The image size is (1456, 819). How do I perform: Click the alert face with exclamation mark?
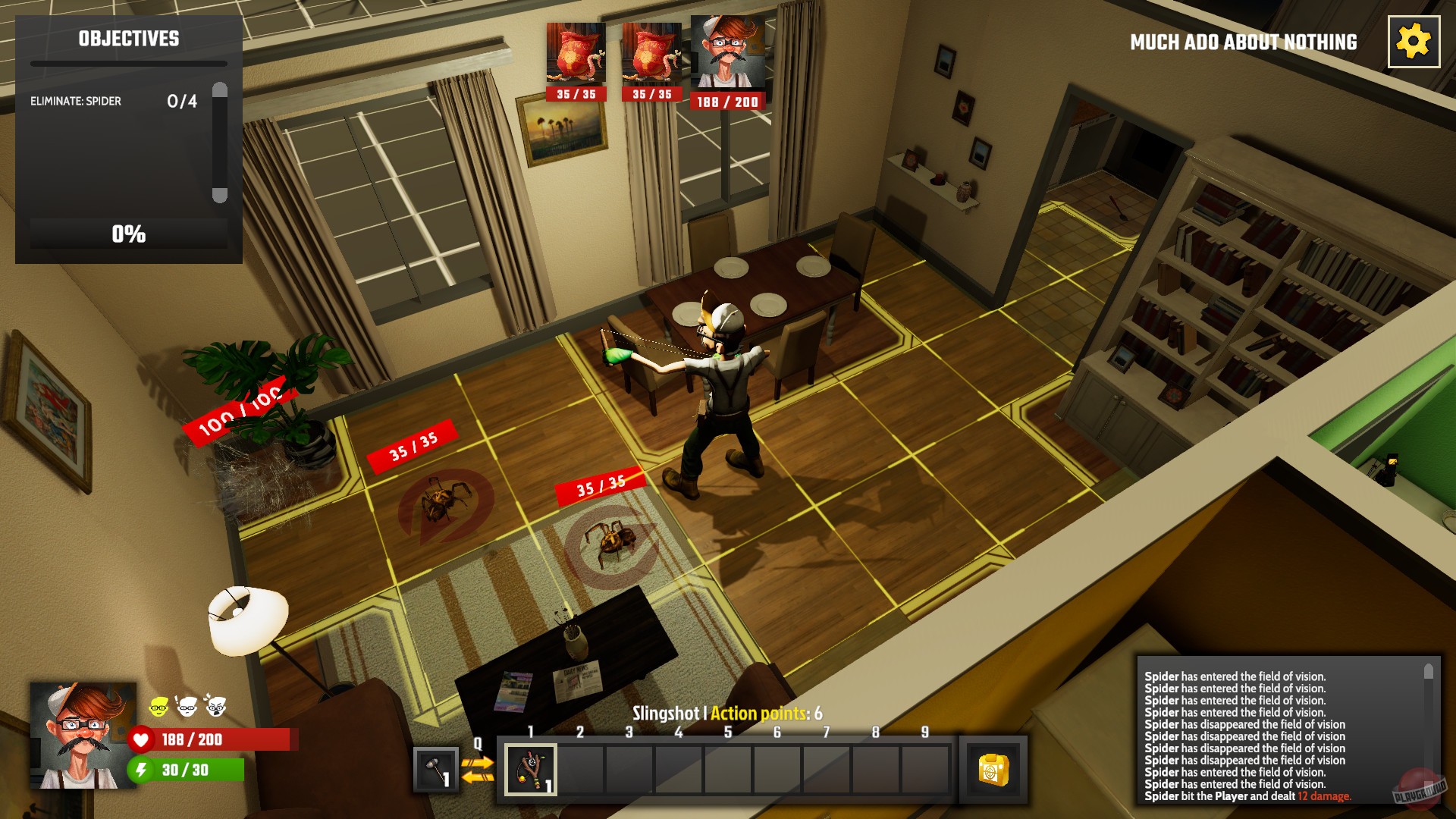187,707
